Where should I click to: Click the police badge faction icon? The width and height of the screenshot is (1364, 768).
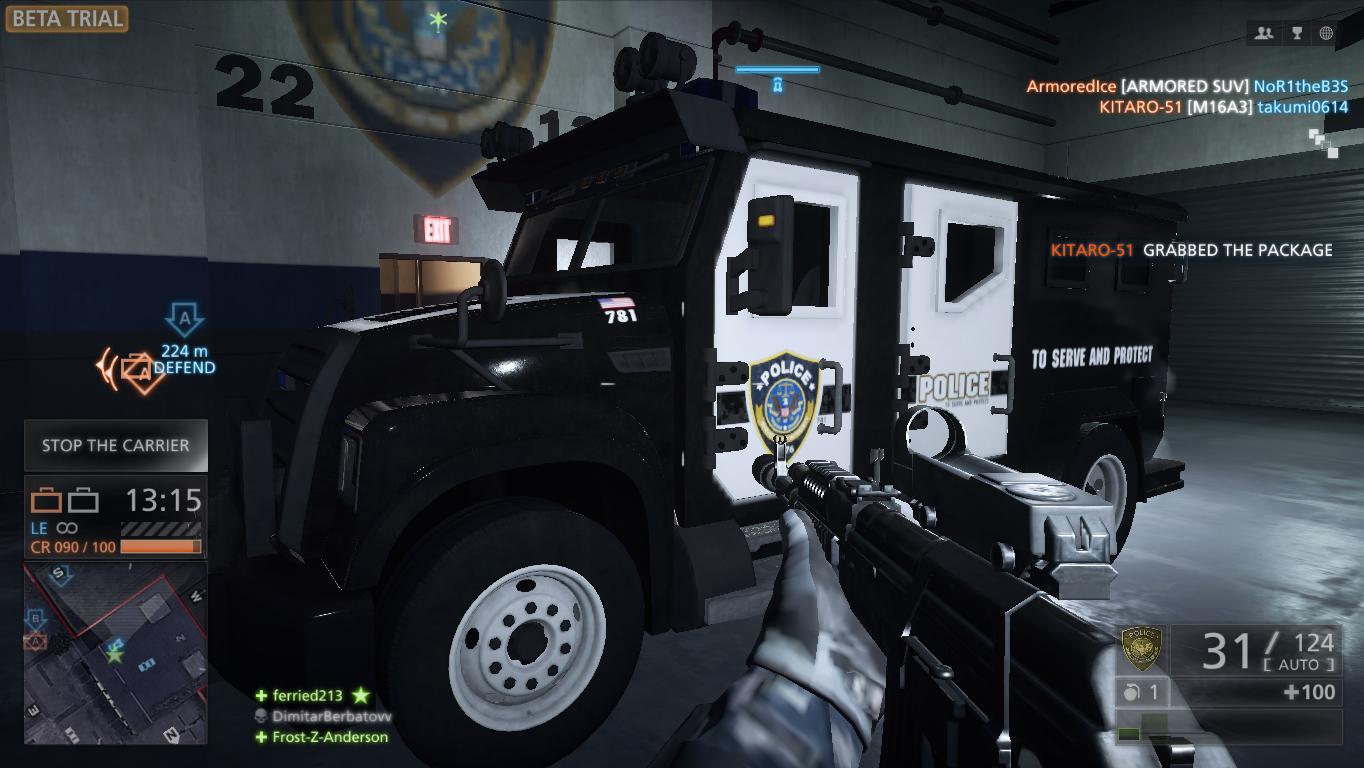tap(1141, 649)
